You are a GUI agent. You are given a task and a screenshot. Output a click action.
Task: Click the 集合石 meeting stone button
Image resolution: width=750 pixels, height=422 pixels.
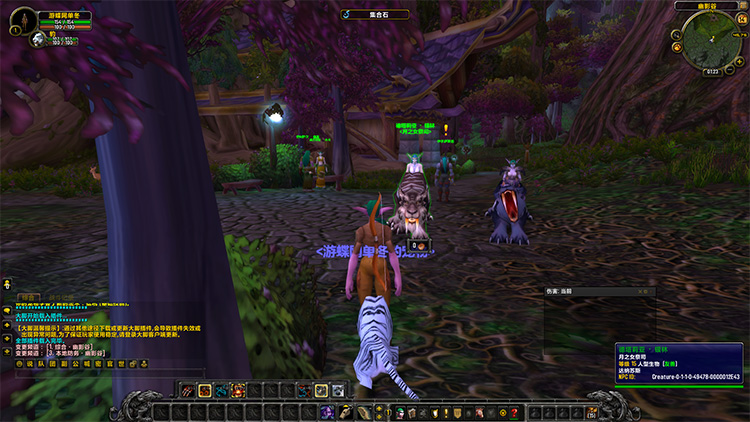pos(374,14)
